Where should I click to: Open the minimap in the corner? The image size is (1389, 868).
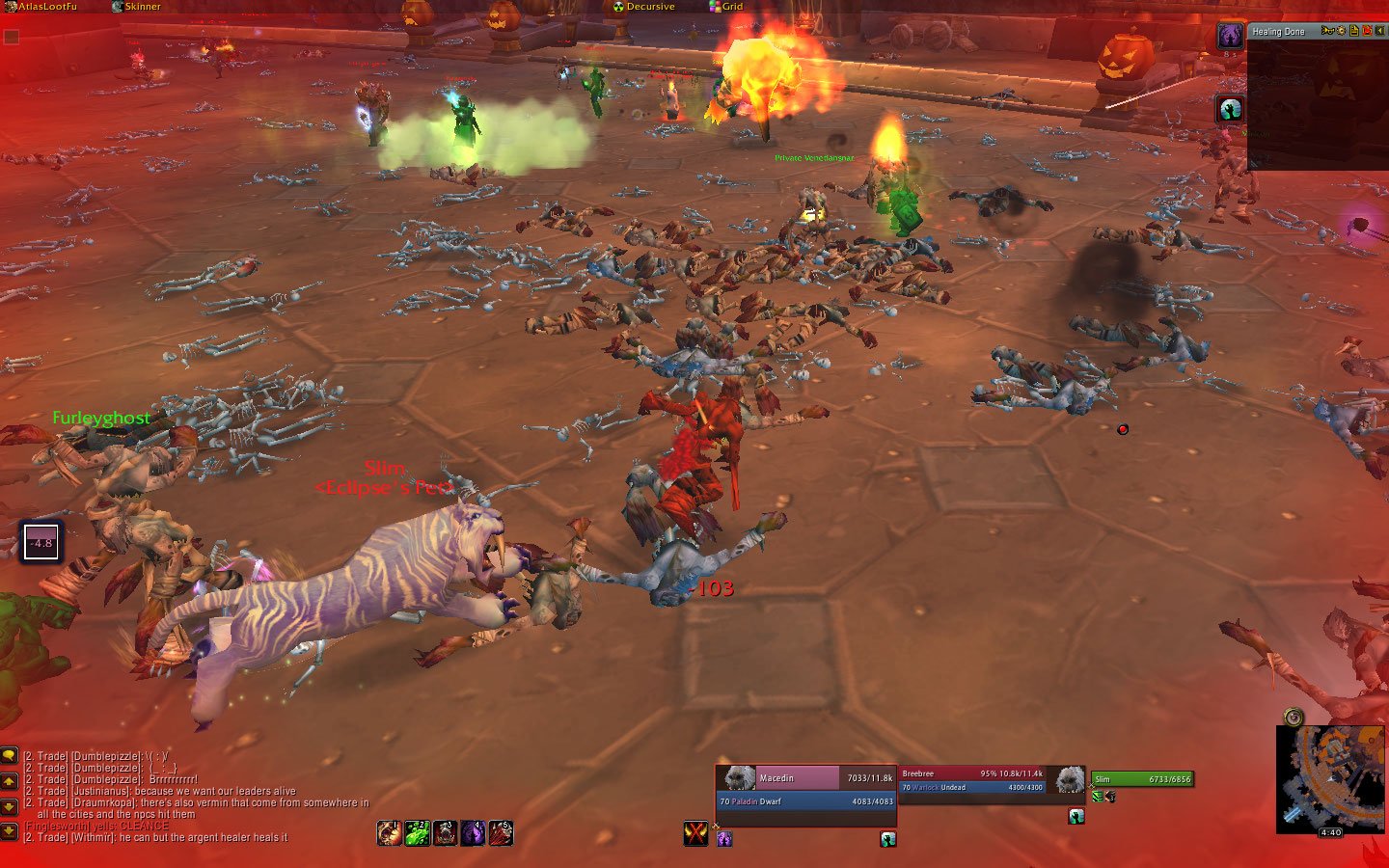[1329, 777]
